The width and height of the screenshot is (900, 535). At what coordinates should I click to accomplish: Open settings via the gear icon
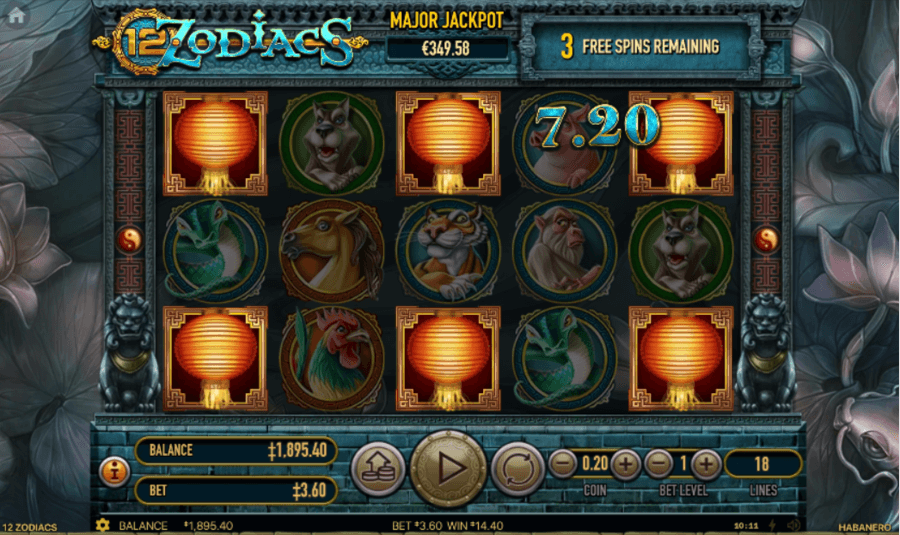(101, 525)
